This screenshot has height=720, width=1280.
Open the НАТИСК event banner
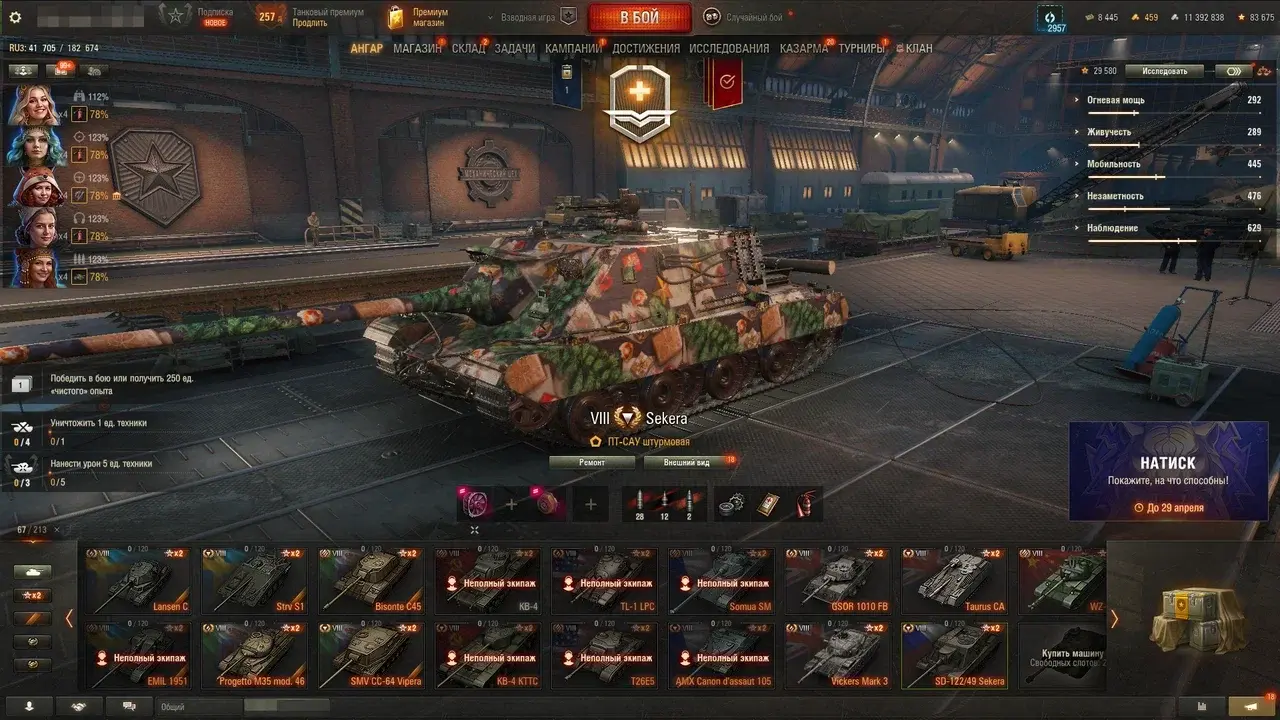coord(1168,471)
